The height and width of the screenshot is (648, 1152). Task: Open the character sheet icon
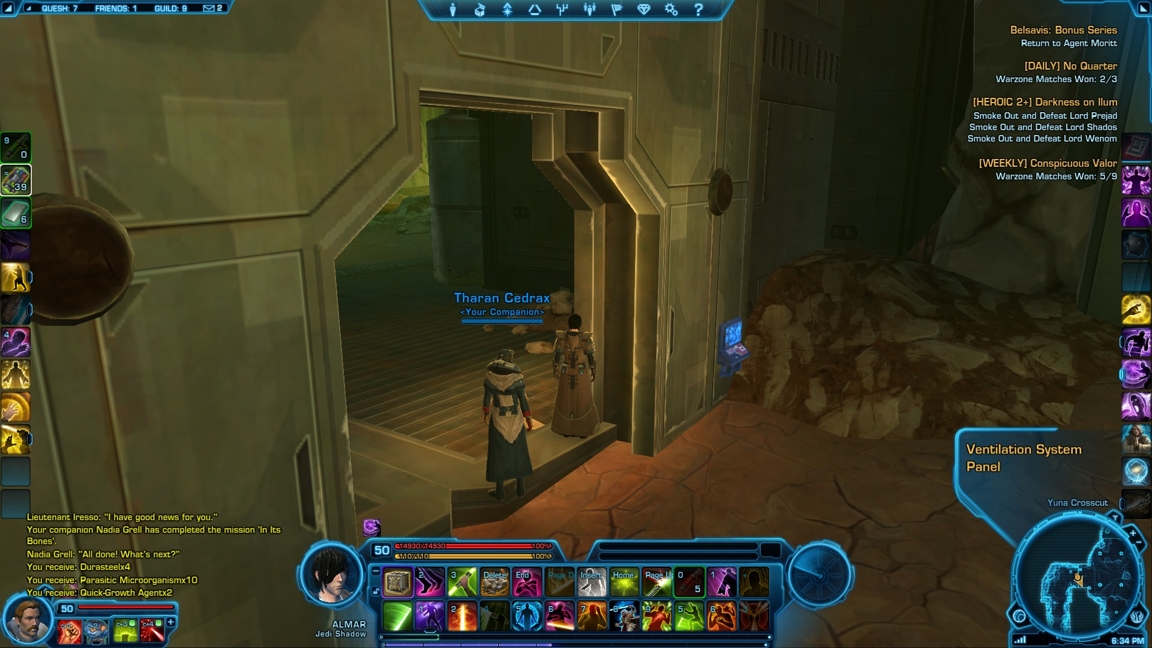453,10
